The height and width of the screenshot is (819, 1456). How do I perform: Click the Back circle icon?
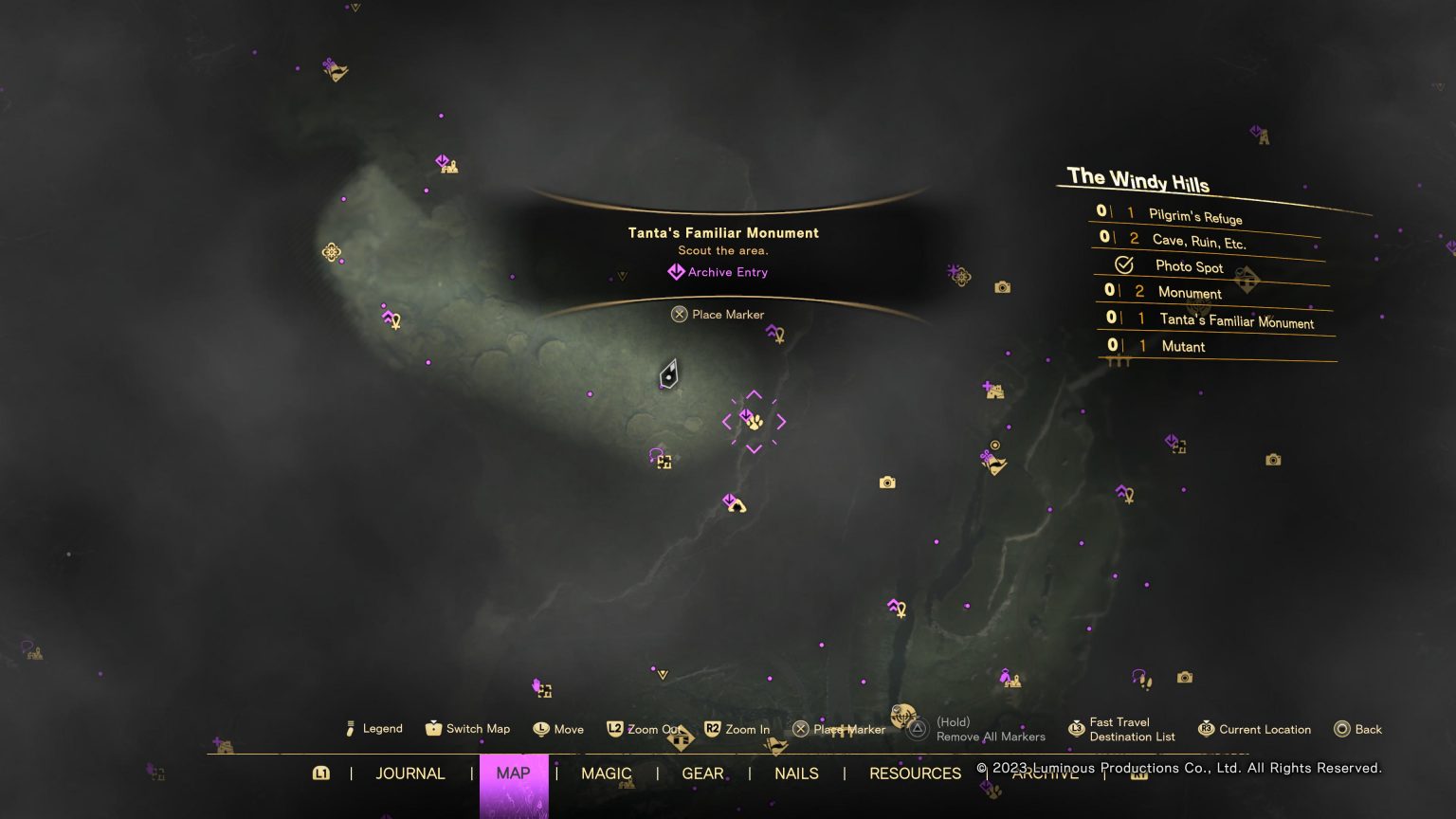click(1343, 729)
